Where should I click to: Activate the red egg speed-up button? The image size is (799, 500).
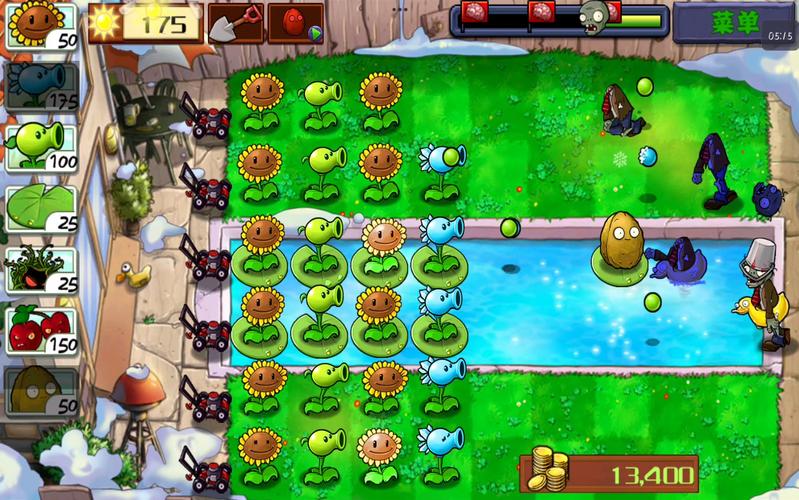[x=296, y=23]
